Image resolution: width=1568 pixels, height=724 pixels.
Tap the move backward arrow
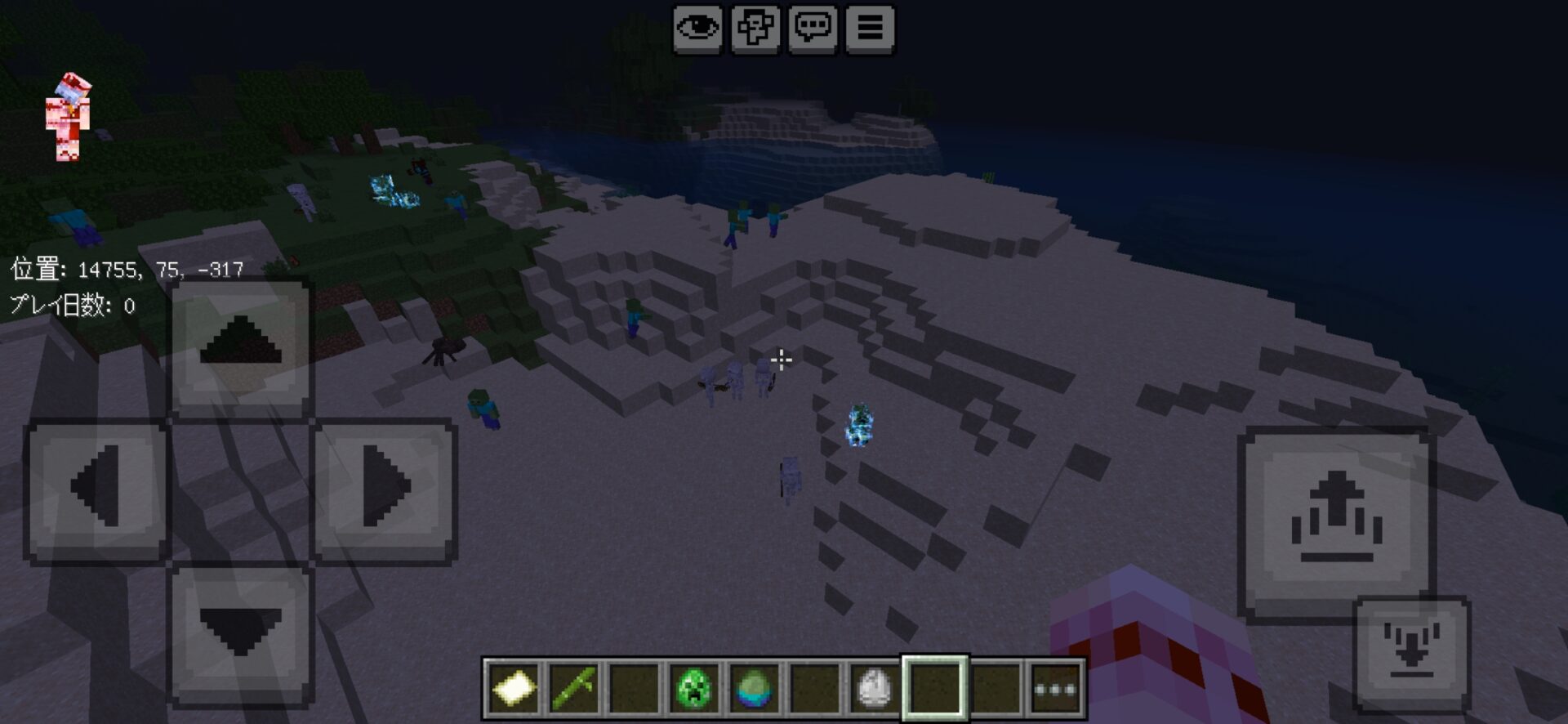click(240, 634)
